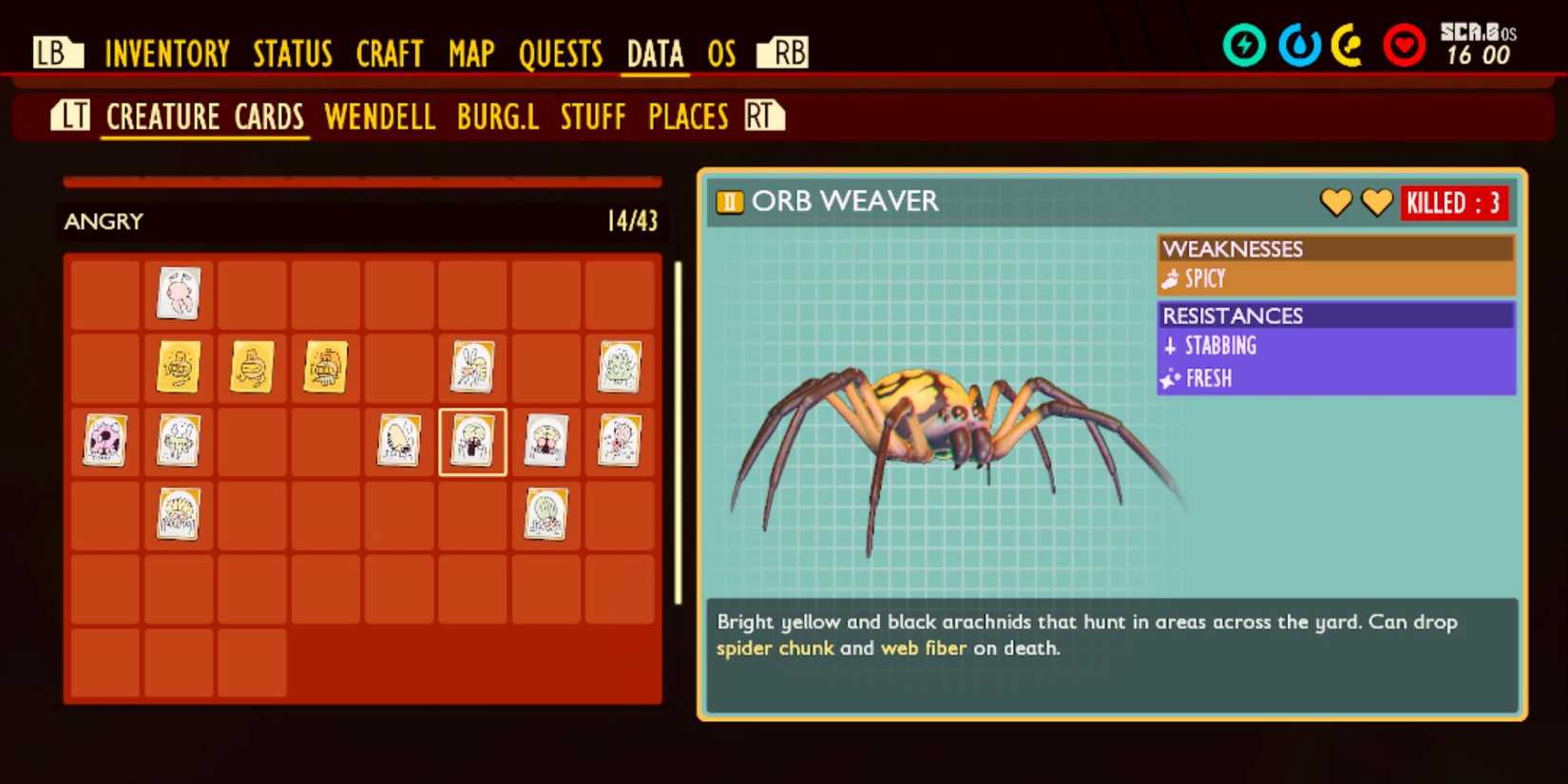
Task: Select the WENDELL sub-tab
Action: pos(379,116)
